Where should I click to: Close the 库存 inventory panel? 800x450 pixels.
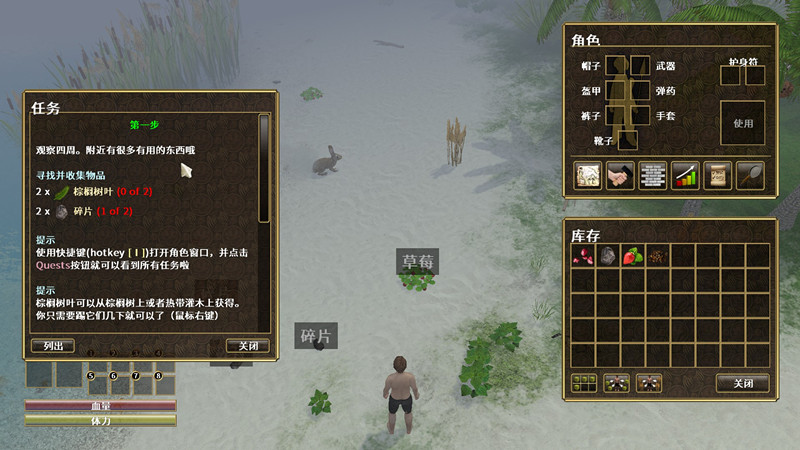point(742,383)
